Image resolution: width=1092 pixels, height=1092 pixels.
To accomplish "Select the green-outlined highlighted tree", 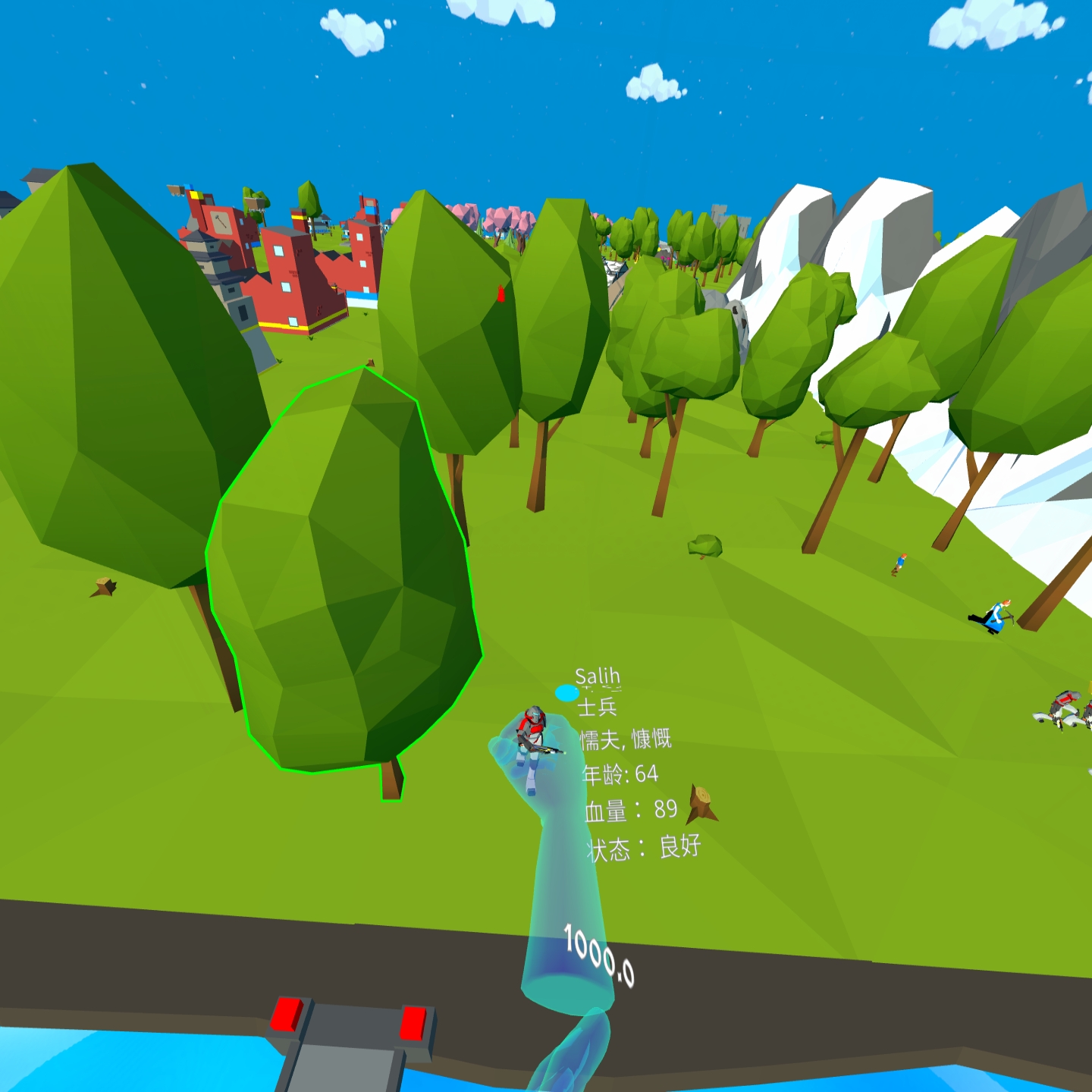I will pyautogui.click(x=345, y=576).
